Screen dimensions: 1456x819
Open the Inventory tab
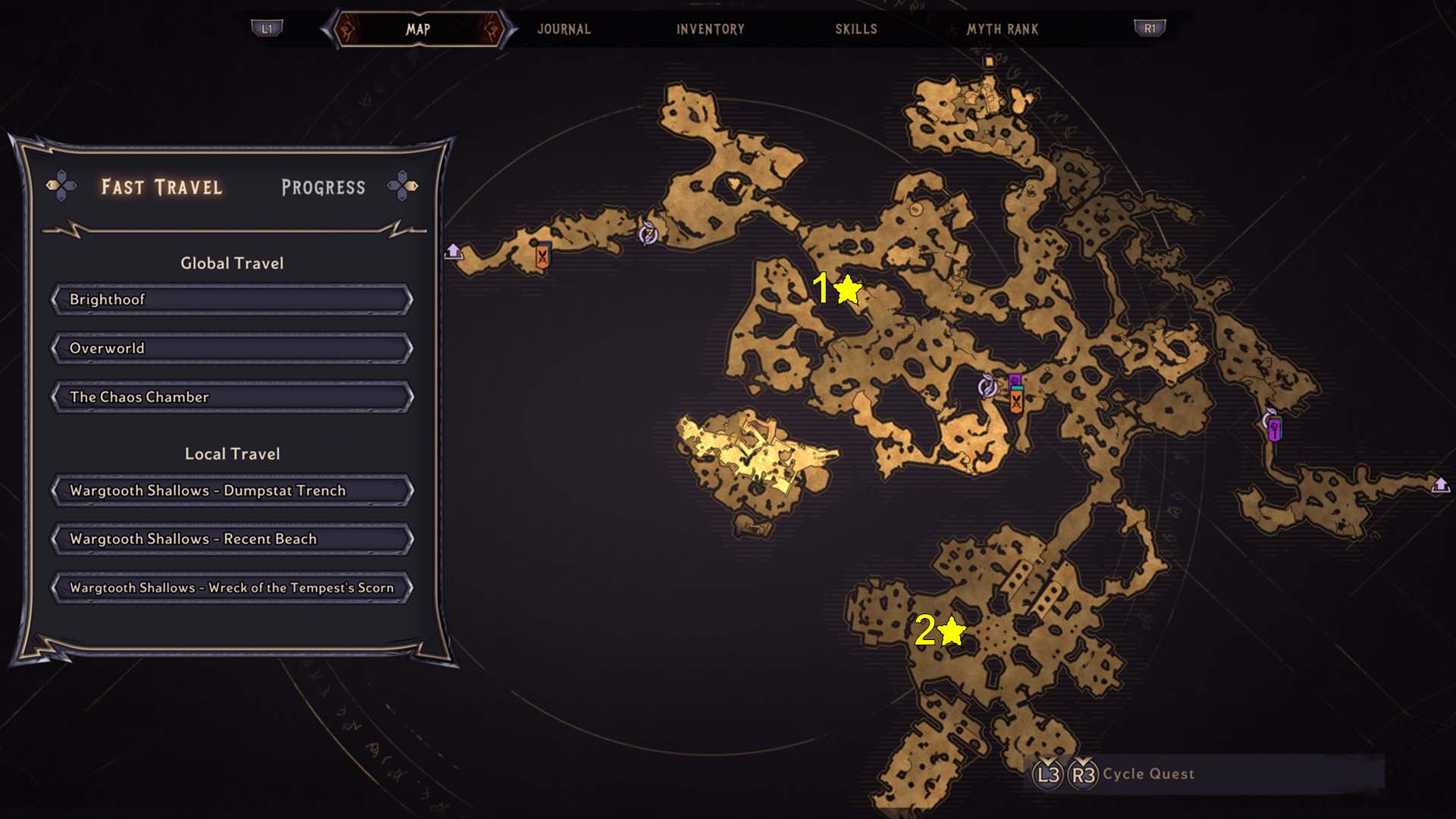(710, 30)
